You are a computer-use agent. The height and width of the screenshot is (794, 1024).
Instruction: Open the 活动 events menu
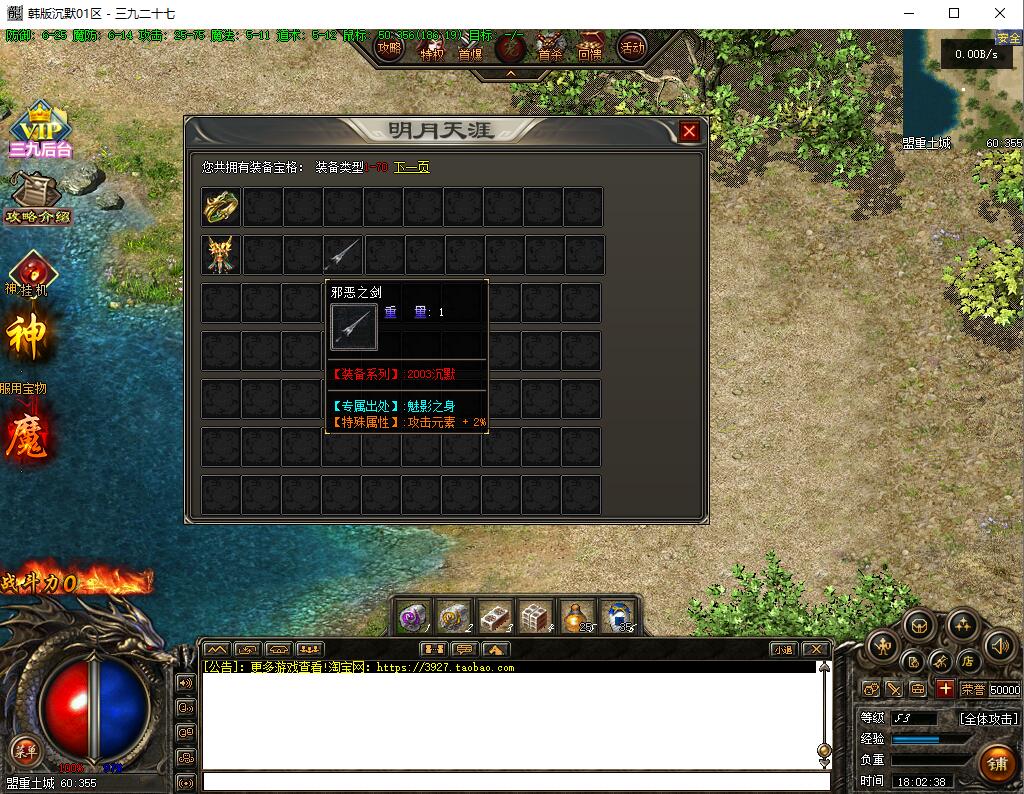(632, 47)
